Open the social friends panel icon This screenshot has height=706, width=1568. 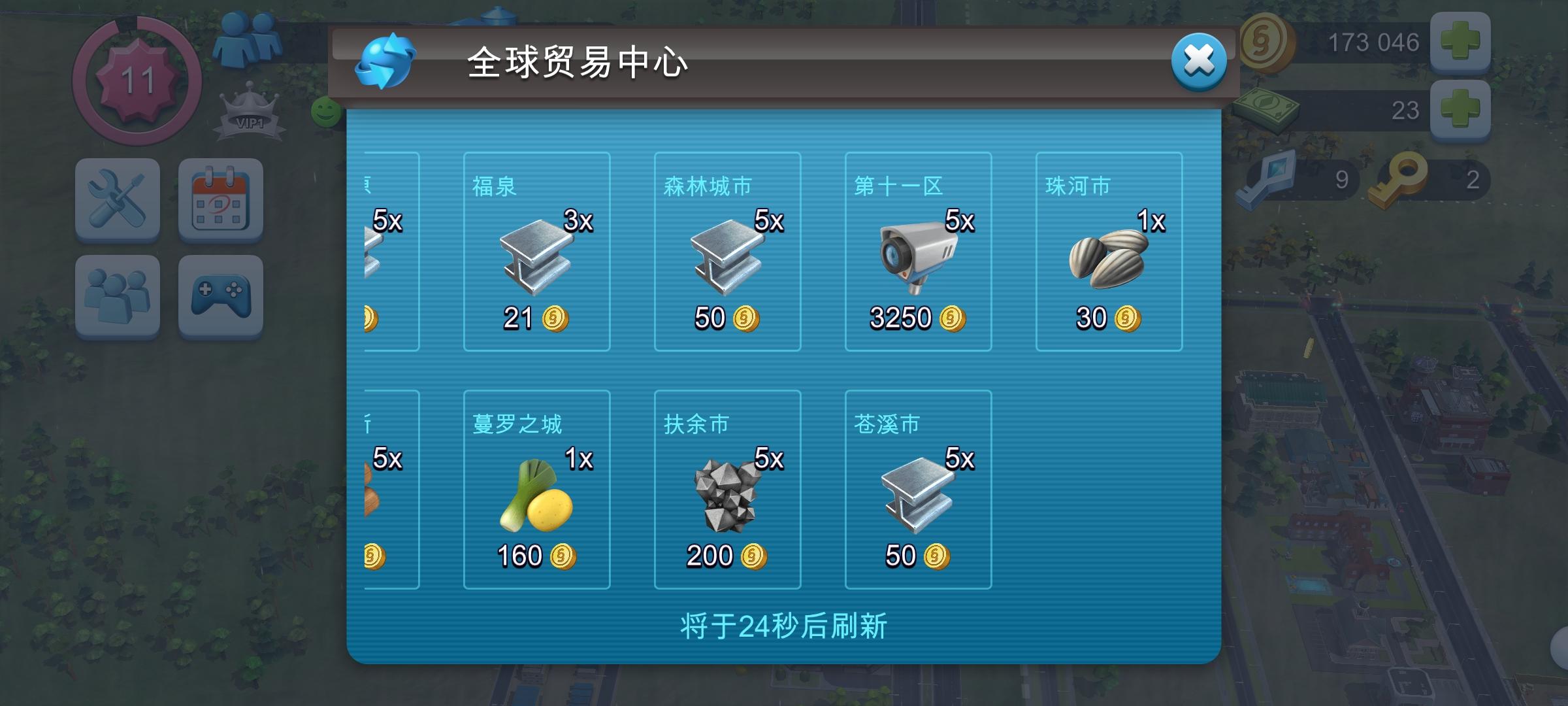tap(118, 297)
